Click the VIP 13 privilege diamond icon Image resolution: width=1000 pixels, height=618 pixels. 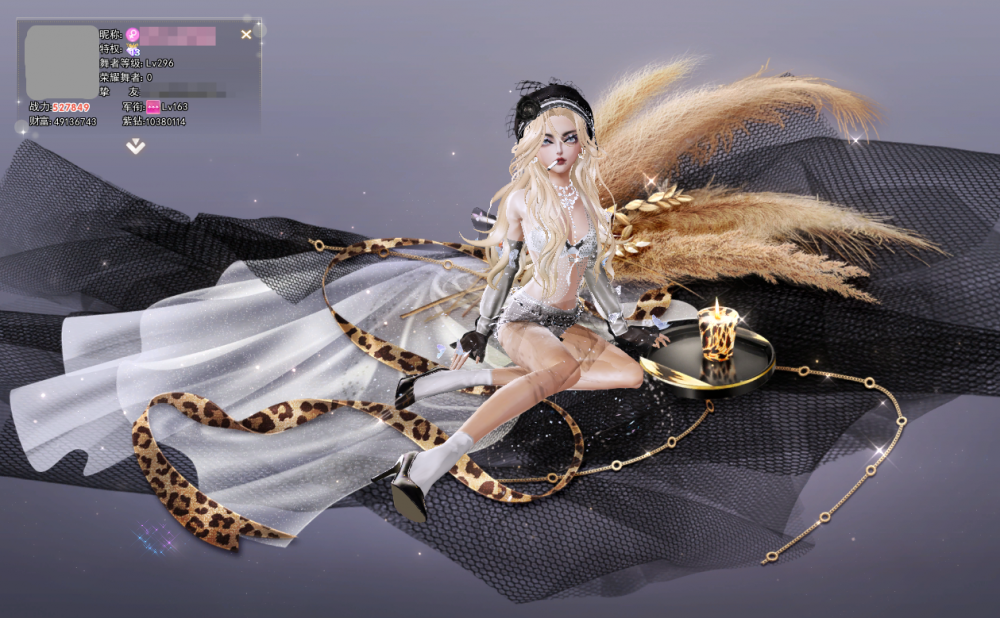[133, 50]
